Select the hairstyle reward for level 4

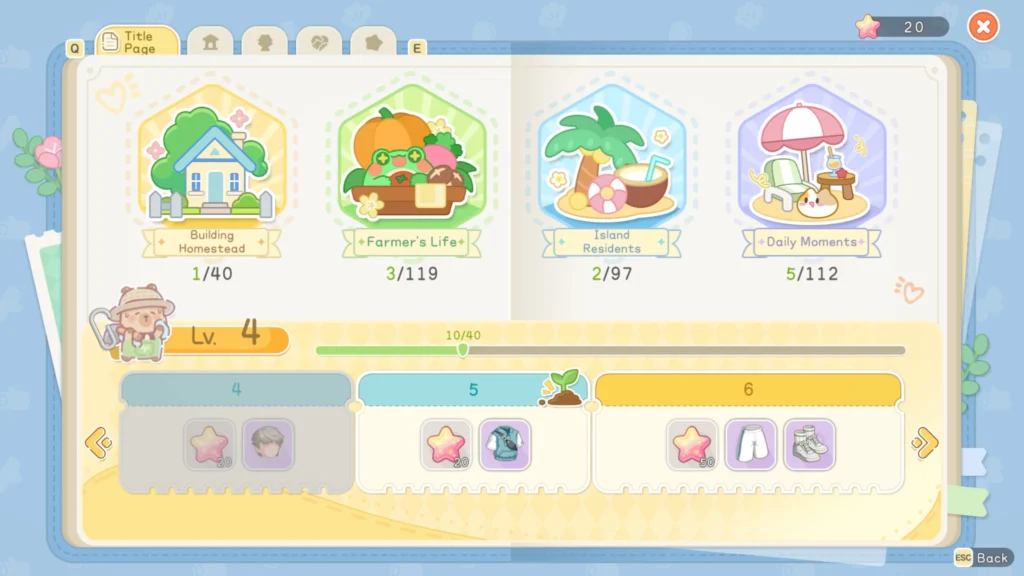click(x=268, y=444)
